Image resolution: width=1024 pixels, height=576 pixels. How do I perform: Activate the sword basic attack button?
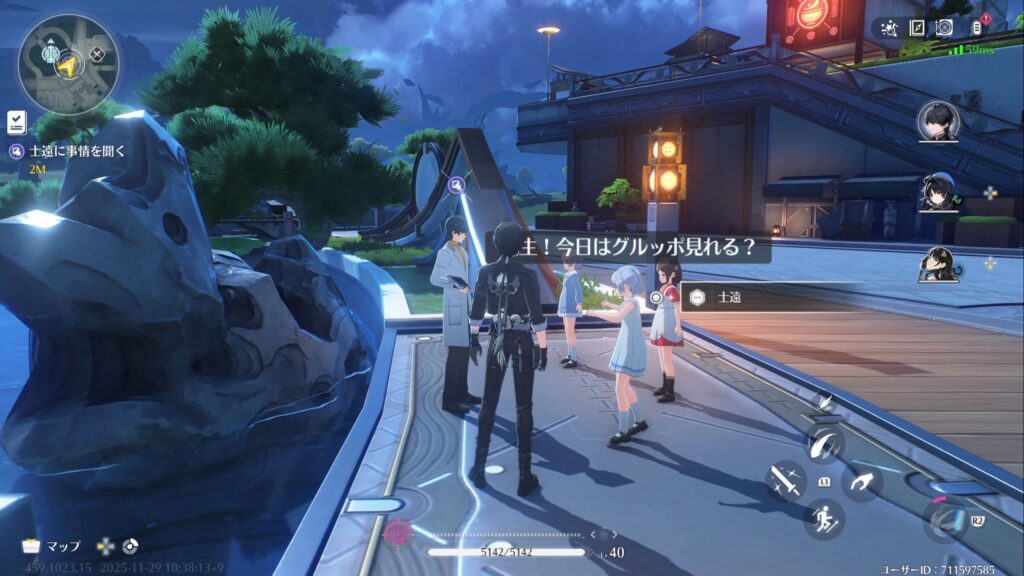click(786, 481)
